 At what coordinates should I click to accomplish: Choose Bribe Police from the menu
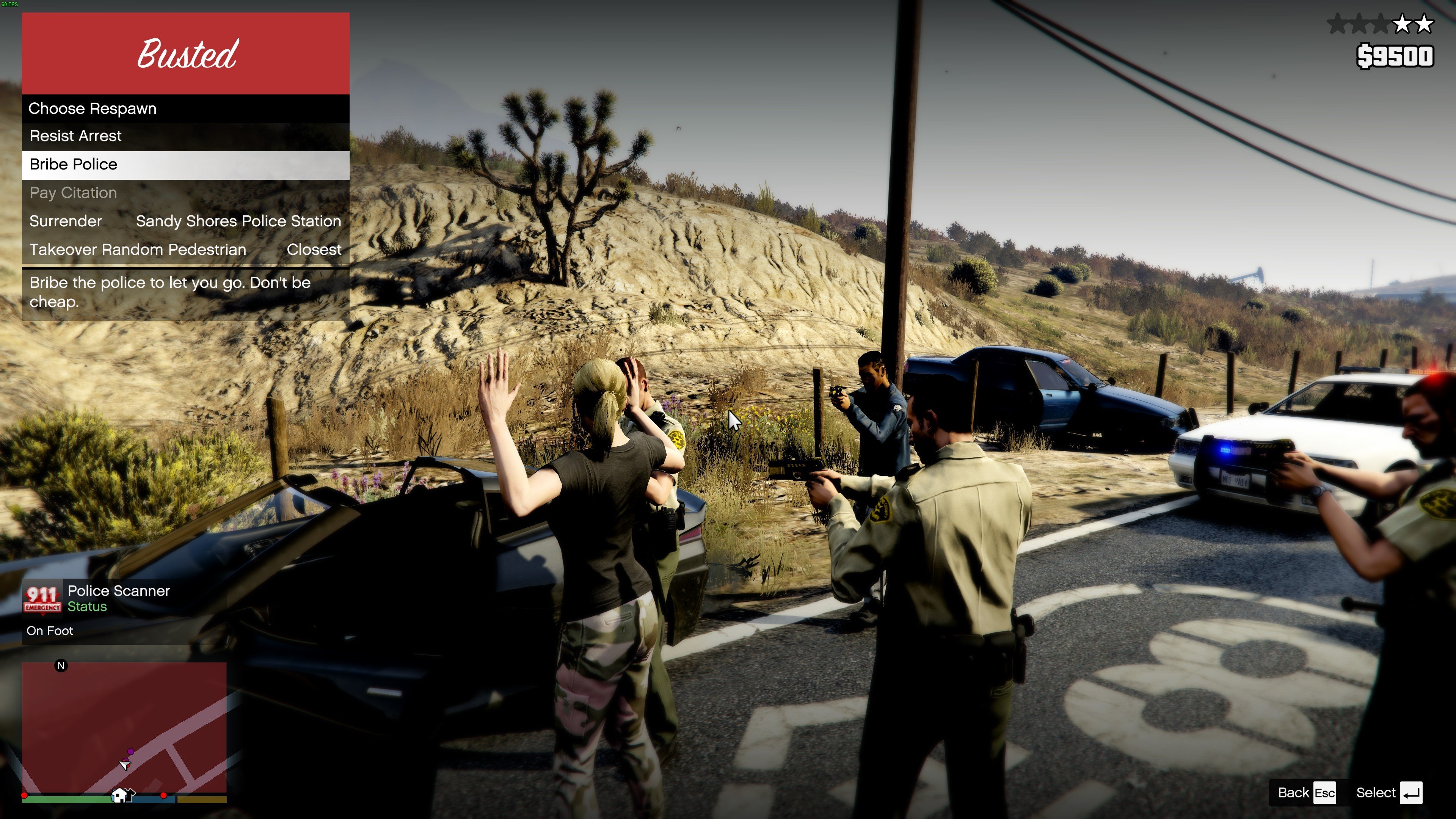tap(185, 165)
